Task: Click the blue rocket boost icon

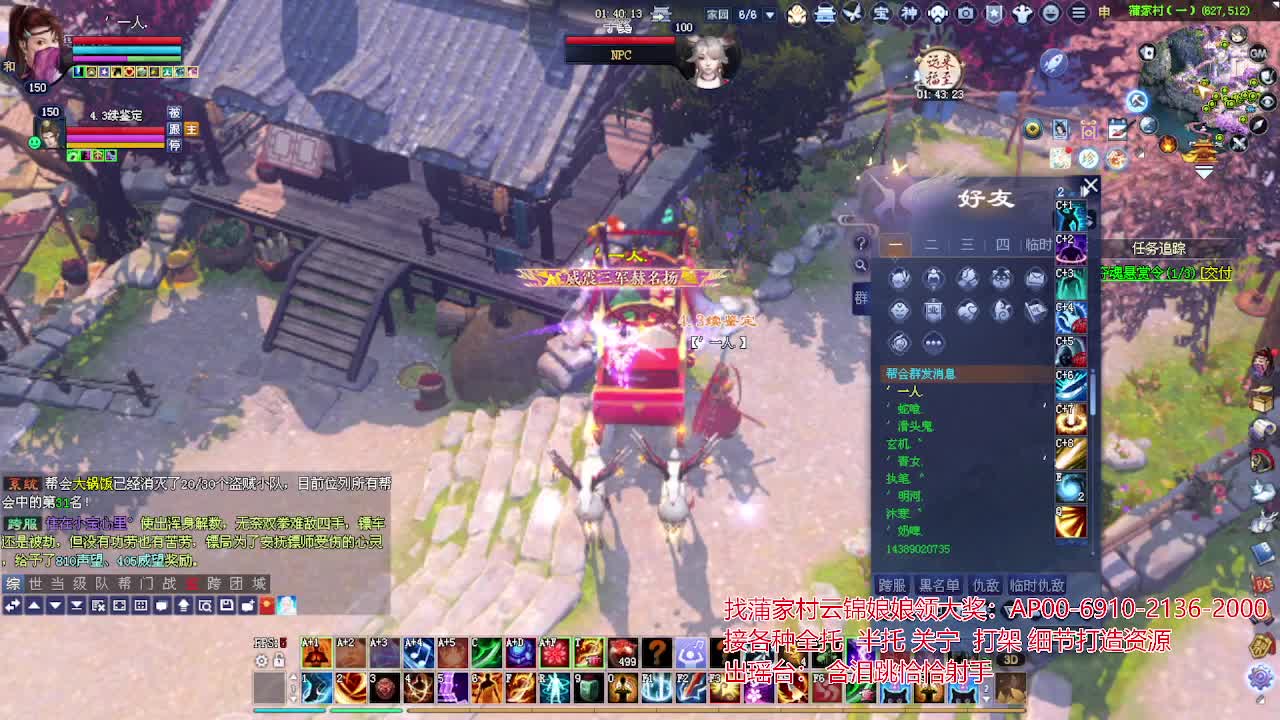Action: (x=1054, y=63)
